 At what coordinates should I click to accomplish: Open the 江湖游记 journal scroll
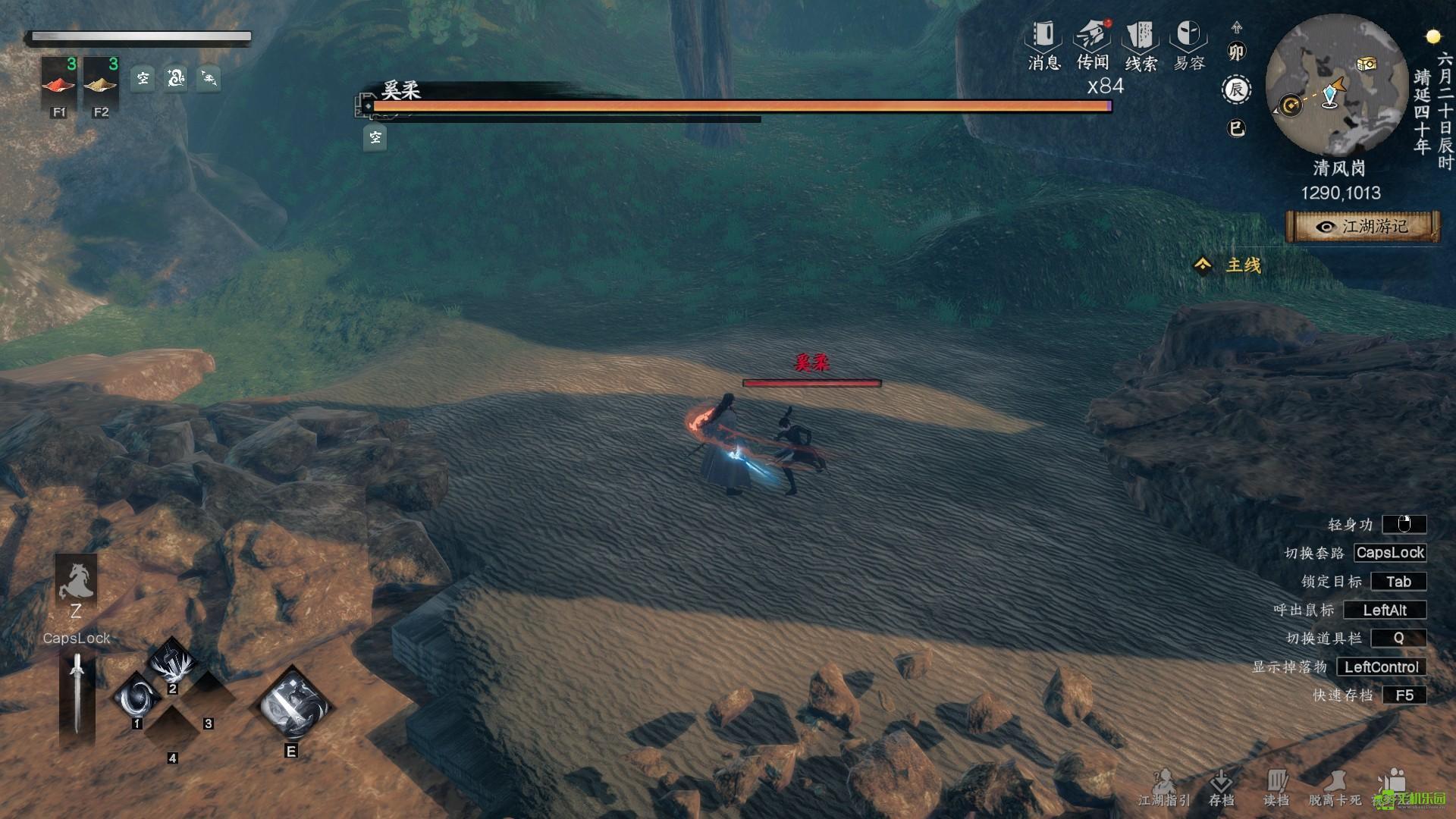pyautogui.click(x=1363, y=227)
